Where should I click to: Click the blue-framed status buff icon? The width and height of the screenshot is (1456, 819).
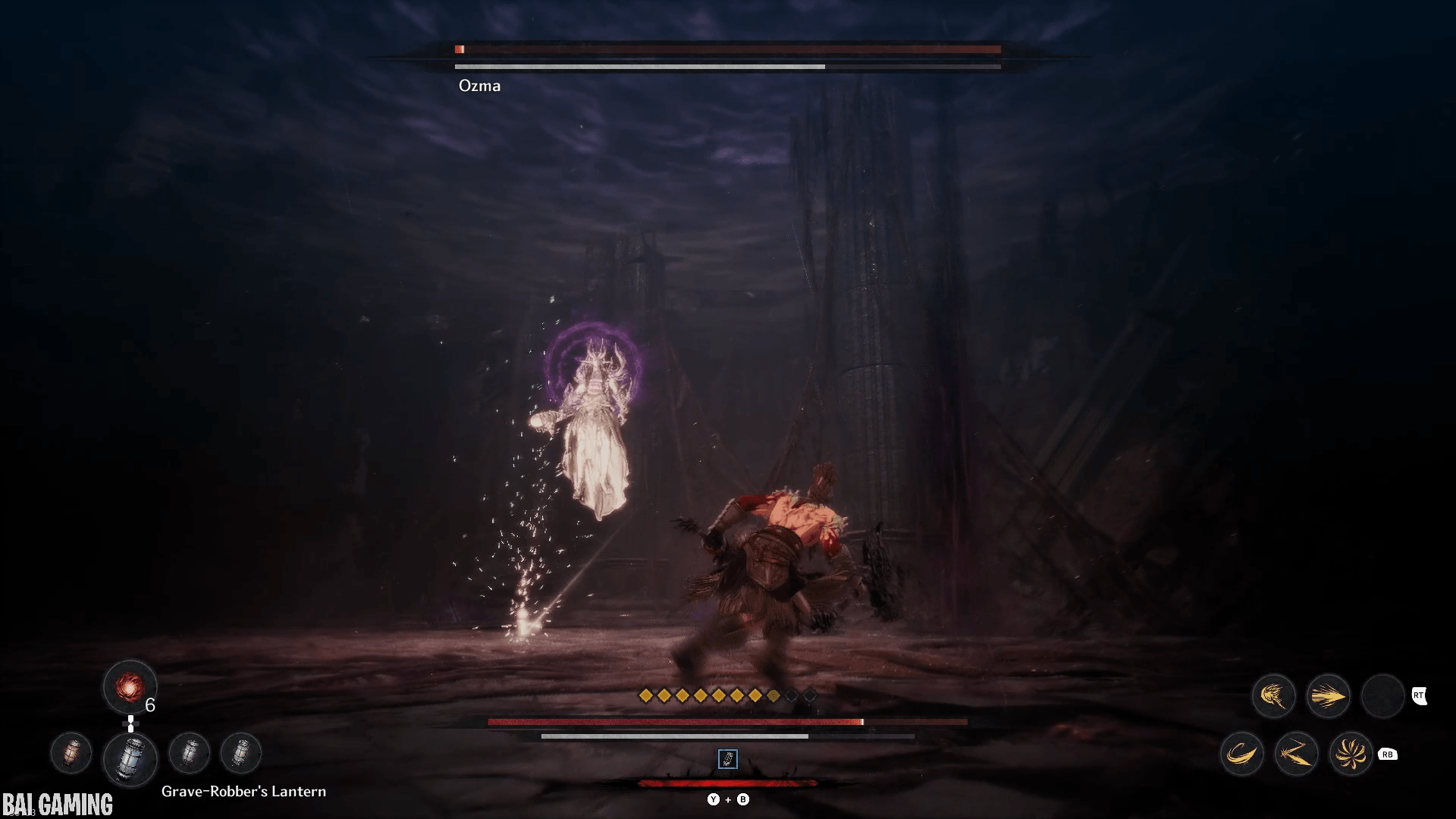pyautogui.click(x=727, y=758)
